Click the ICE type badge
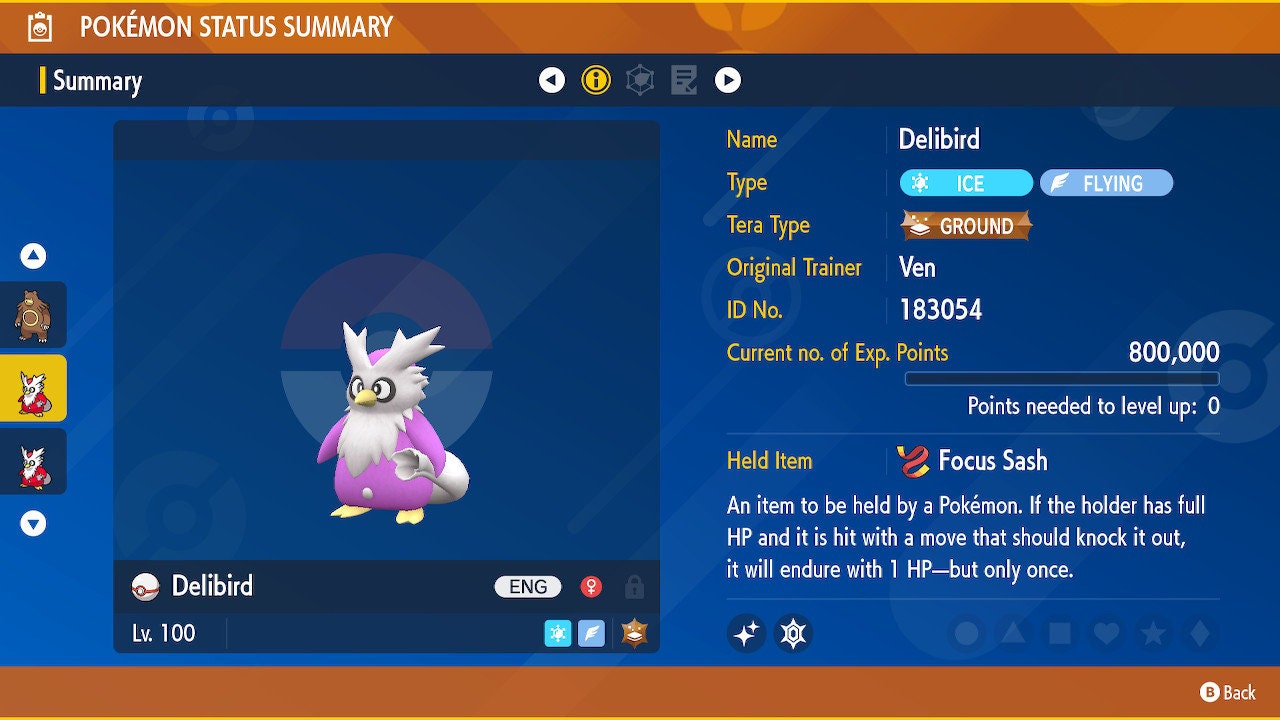The height and width of the screenshot is (720, 1280). click(965, 183)
